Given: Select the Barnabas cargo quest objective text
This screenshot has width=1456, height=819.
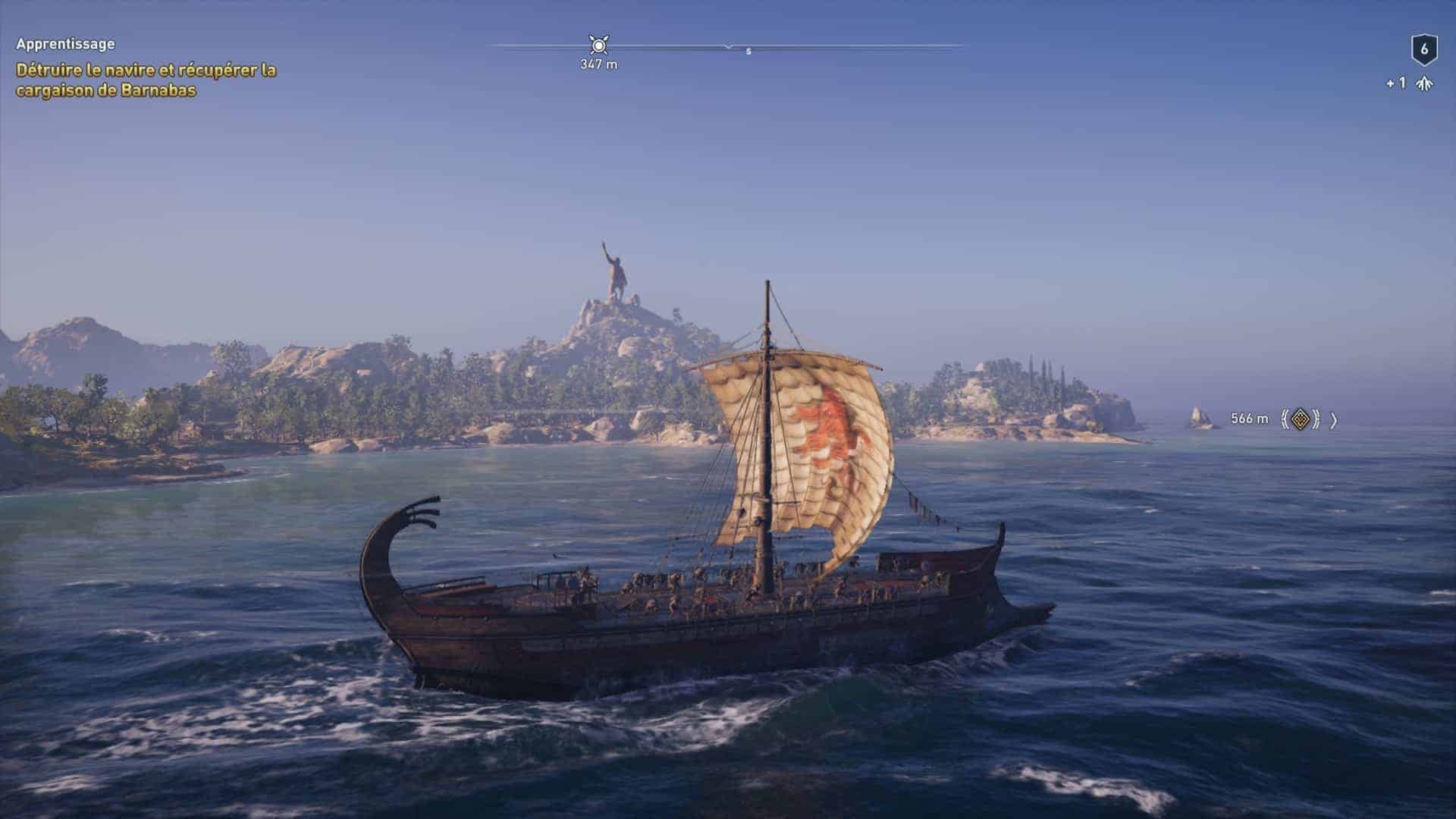Looking at the screenshot, I should click(146, 80).
